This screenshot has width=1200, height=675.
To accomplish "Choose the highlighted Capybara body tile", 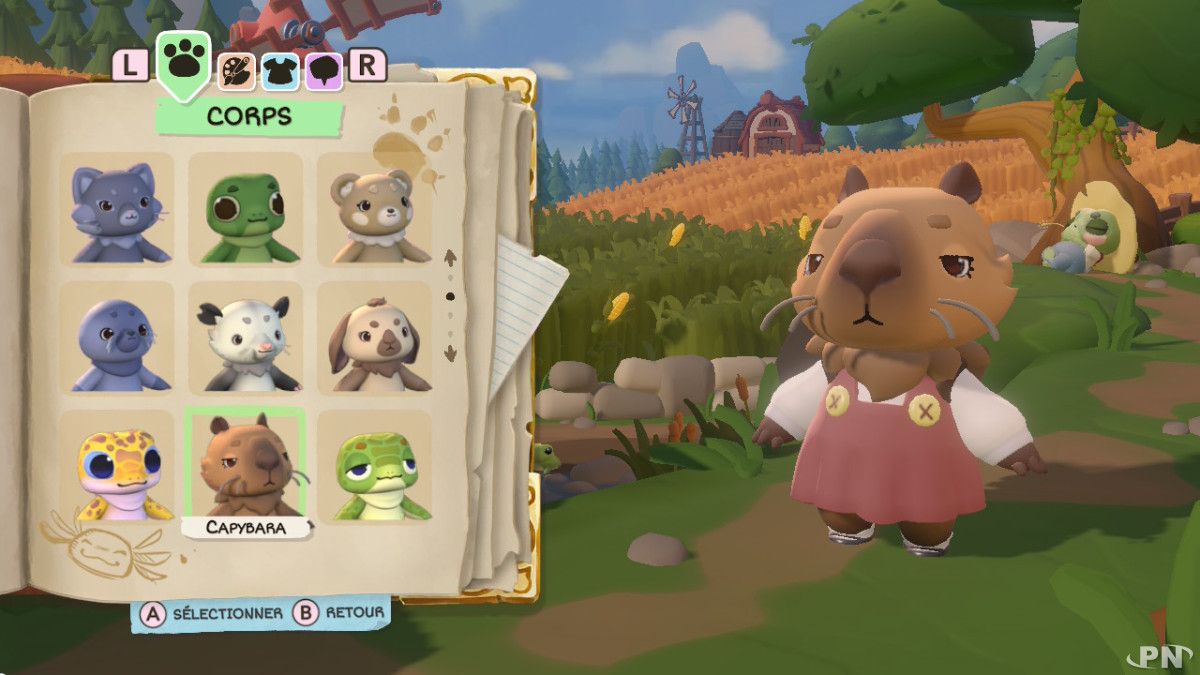I will [x=245, y=462].
